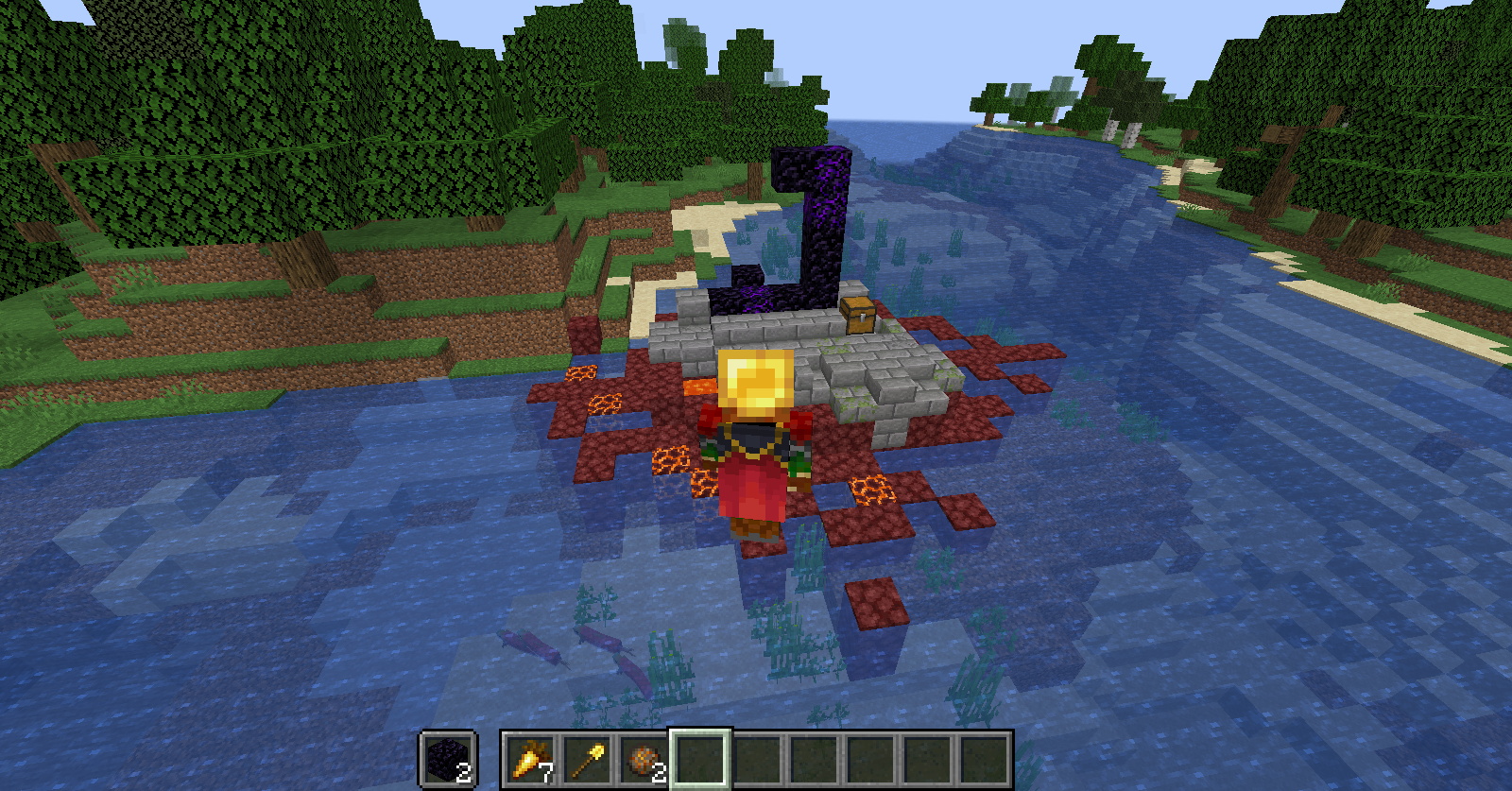Click the obsidian stack count showing 2
The width and height of the screenshot is (1512, 791).
point(463,772)
